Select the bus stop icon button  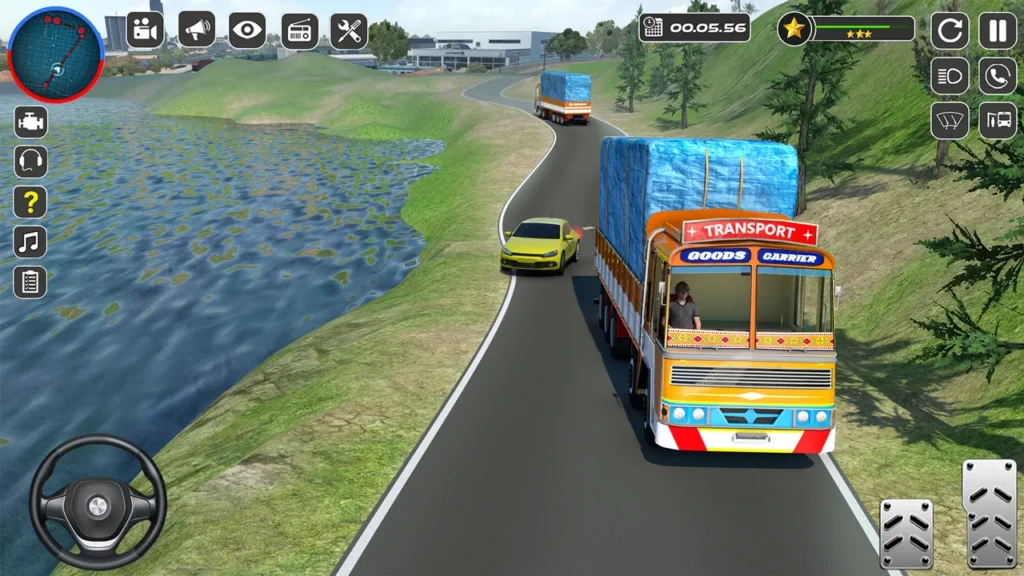(x=997, y=121)
